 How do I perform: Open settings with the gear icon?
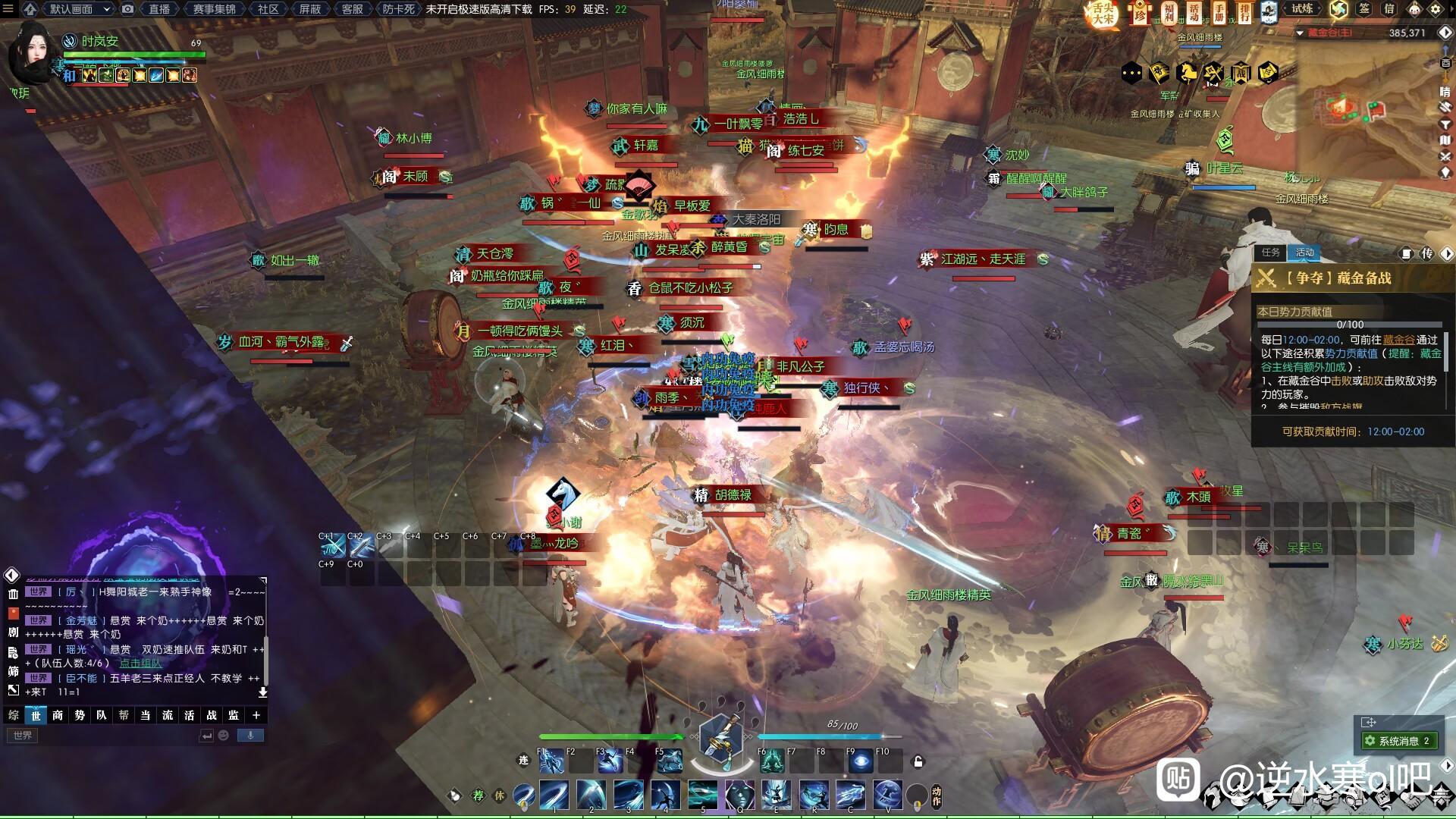(x=1435, y=10)
